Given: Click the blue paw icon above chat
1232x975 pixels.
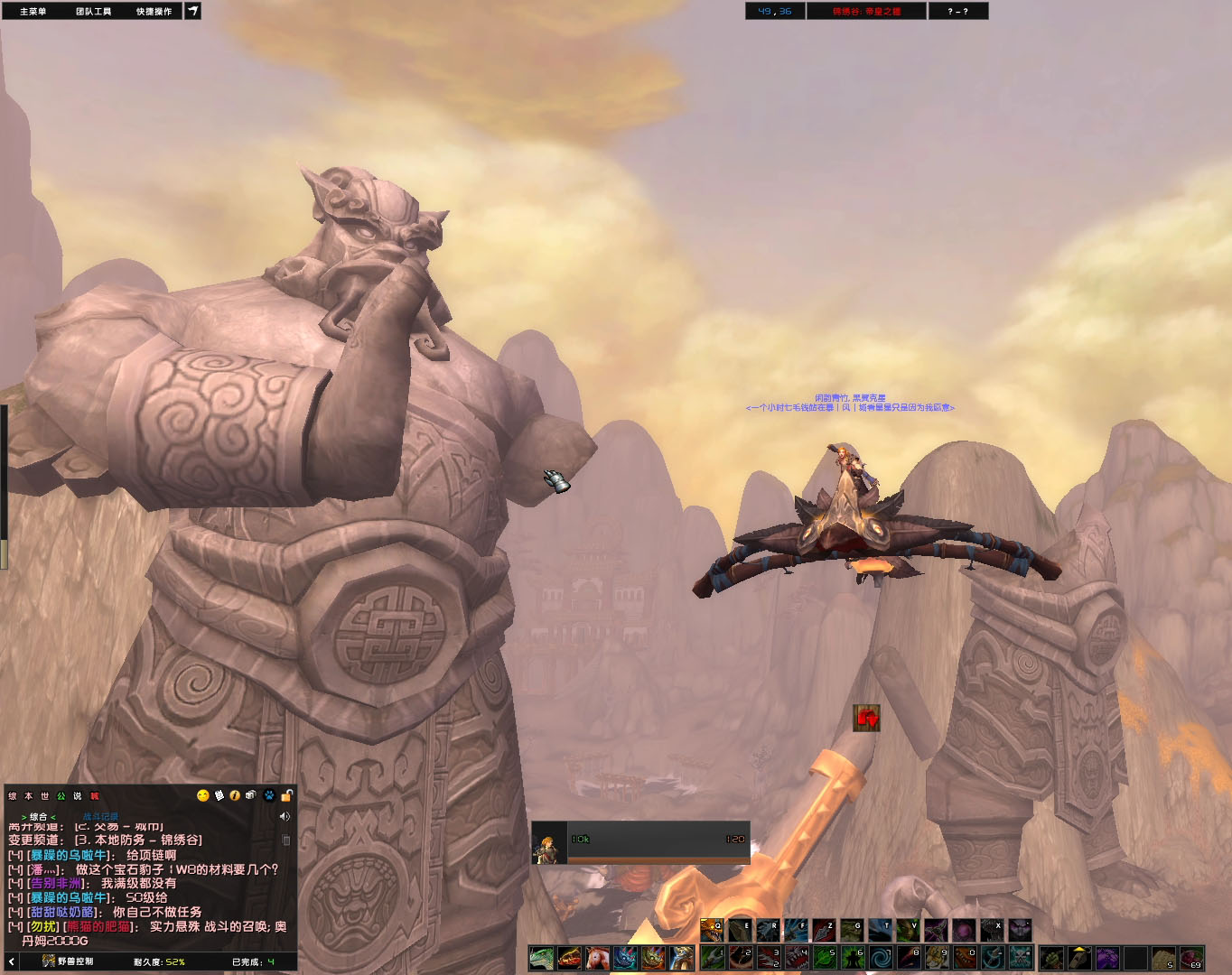Looking at the screenshot, I should click(x=269, y=795).
